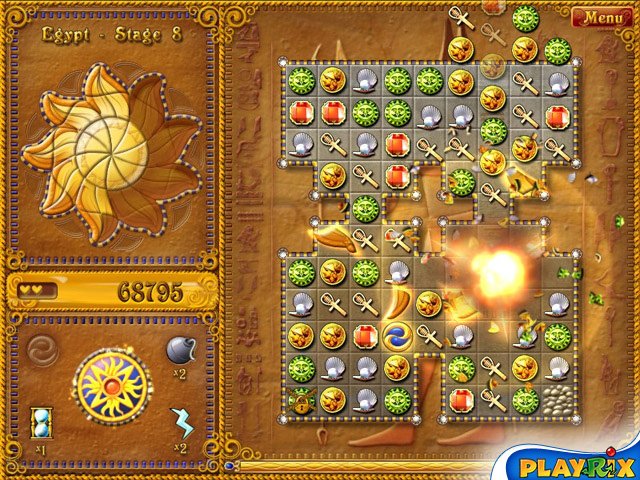640x480 pixels.
Task: Click the padlocked green tile
Action: pos(301,400)
